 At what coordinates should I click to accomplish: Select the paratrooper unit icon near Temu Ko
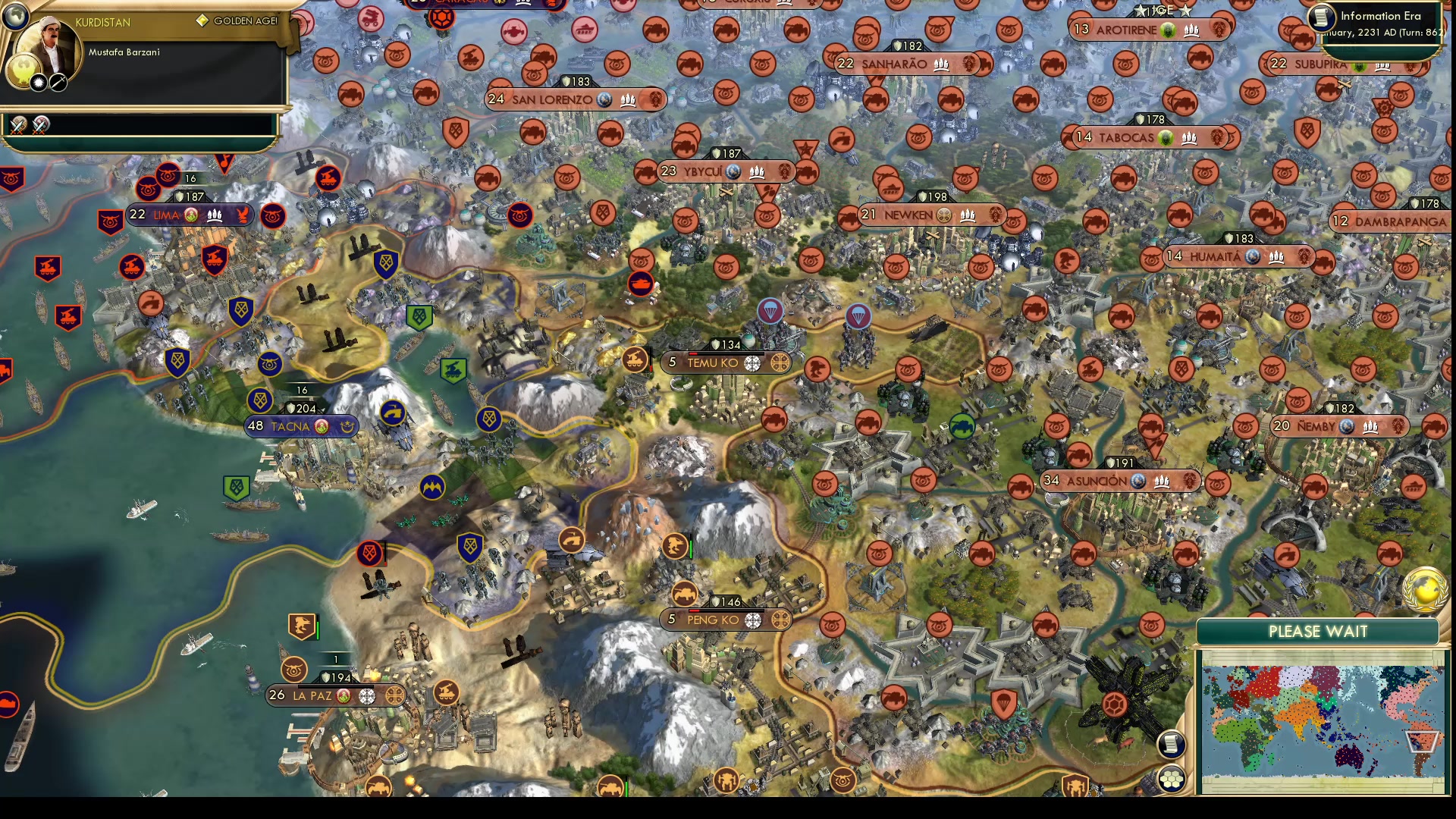pyautogui.click(x=770, y=311)
